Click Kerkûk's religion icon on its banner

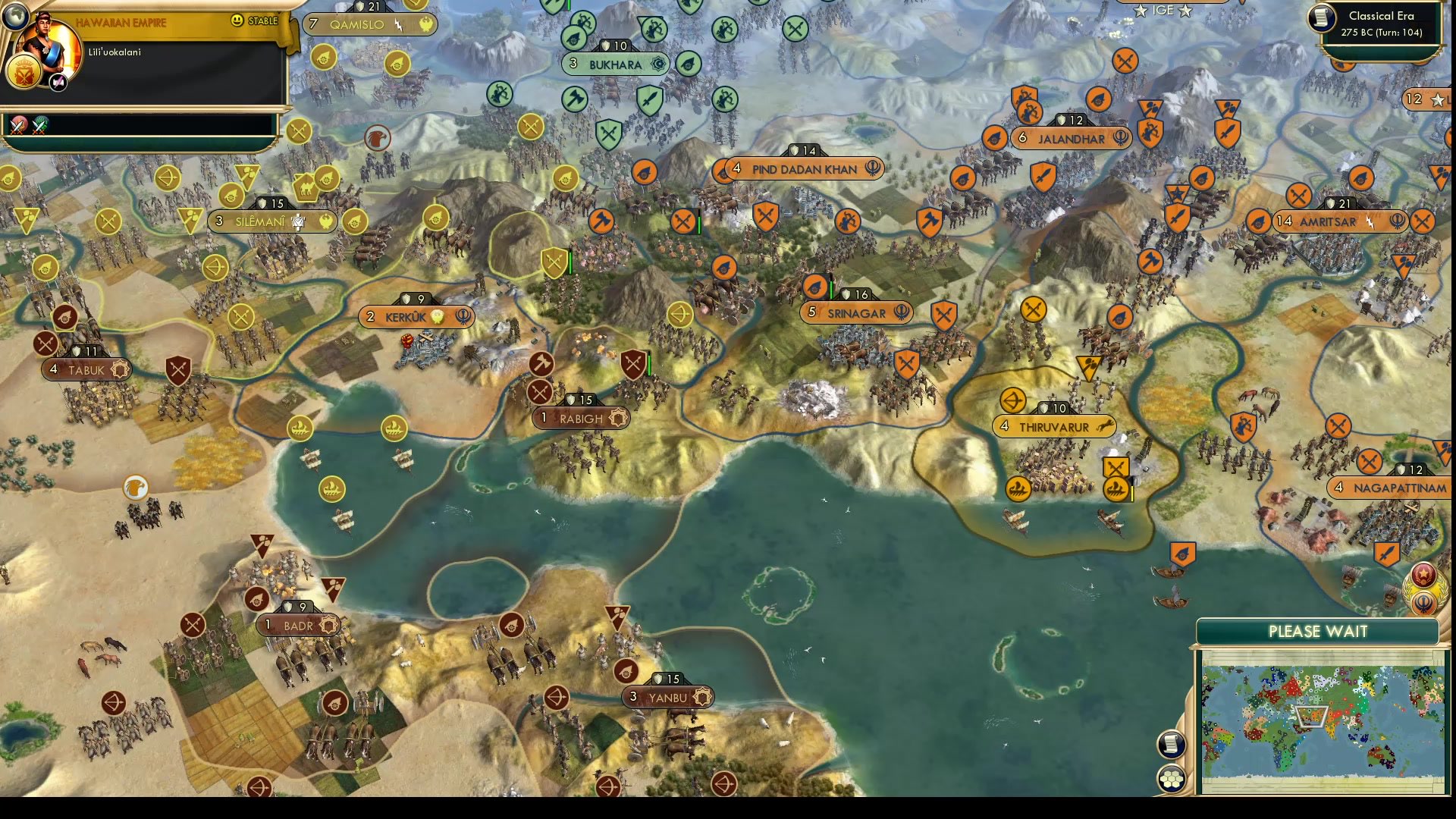(x=463, y=317)
